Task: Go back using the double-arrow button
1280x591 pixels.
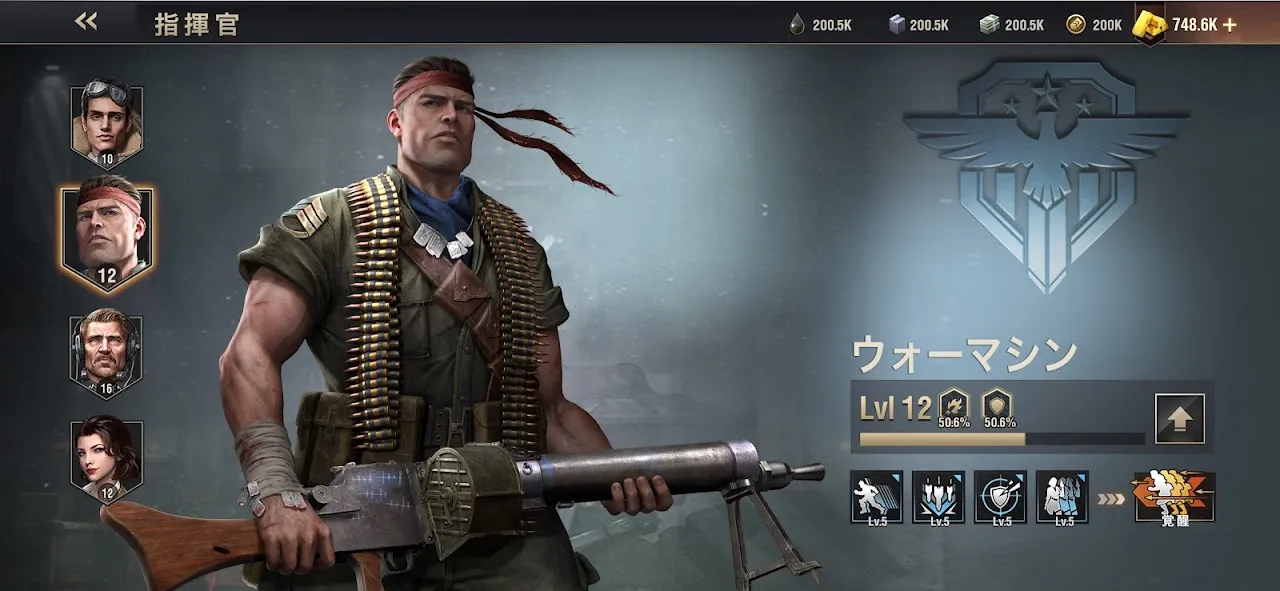Action: pos(86,22)
